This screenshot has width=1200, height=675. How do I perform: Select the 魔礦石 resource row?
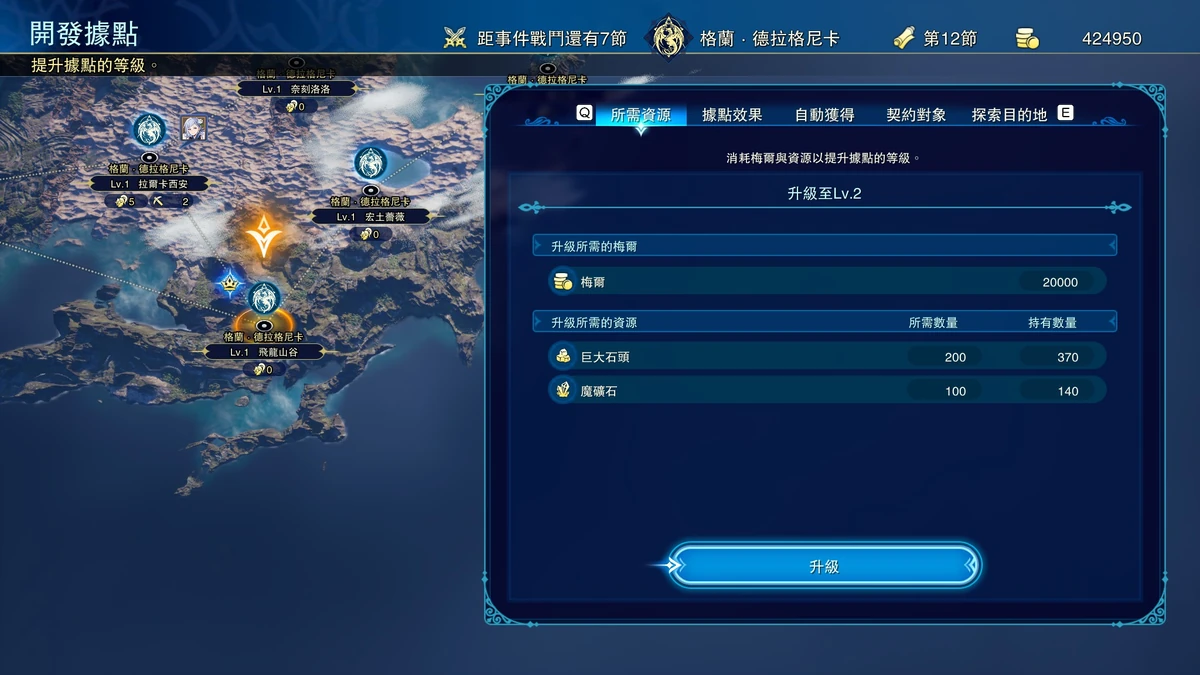point(827,391)
